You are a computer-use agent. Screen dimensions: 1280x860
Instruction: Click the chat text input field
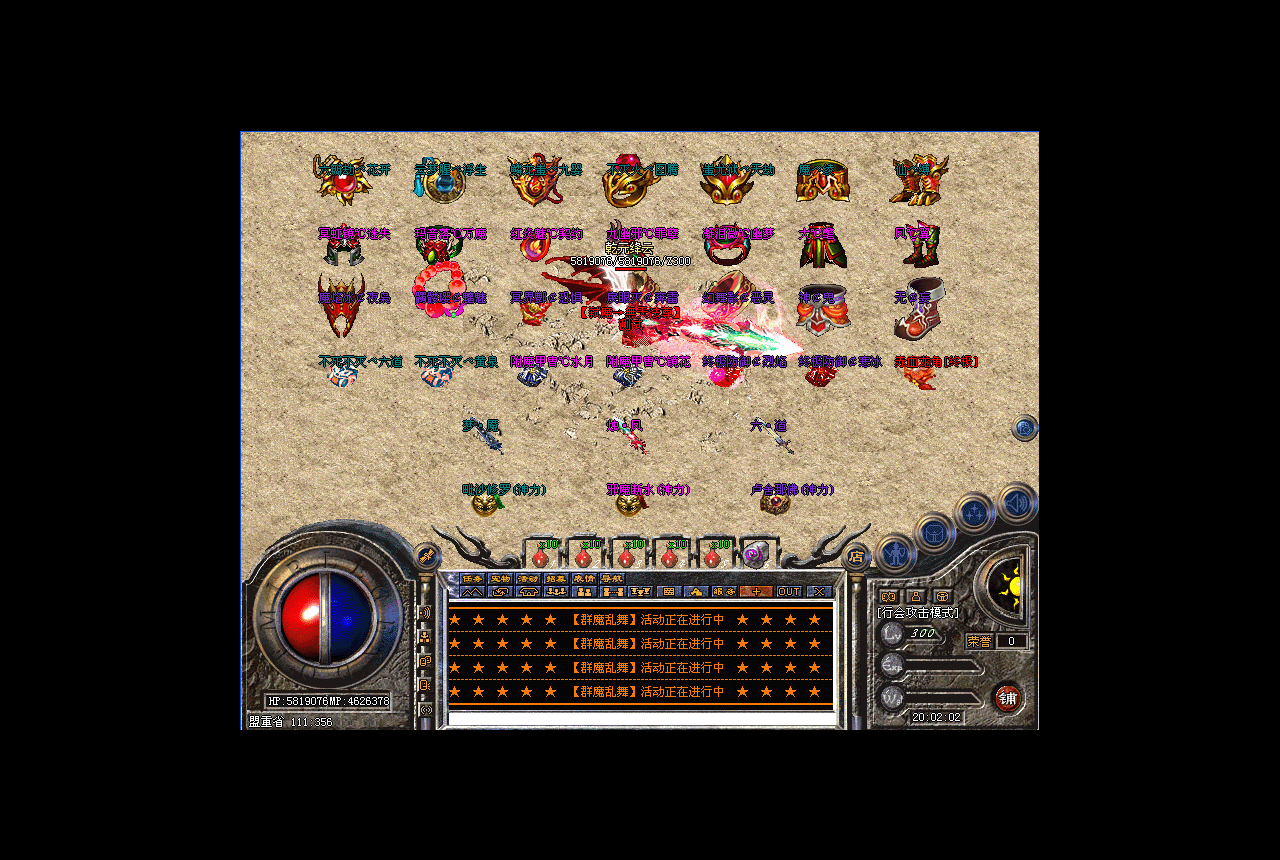pos(640,718)
